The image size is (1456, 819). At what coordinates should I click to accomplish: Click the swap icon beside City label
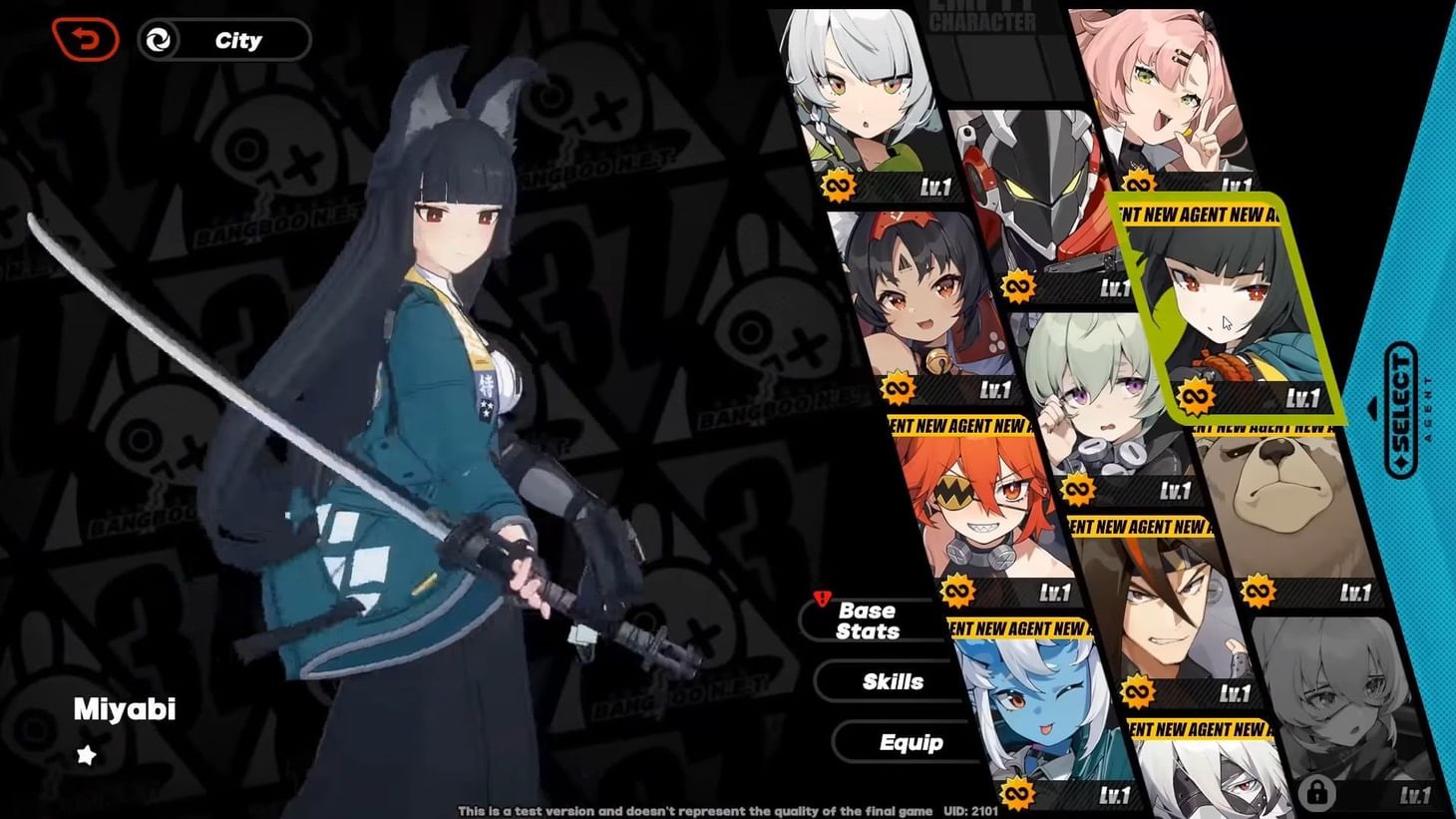click(x=160, y=40)
